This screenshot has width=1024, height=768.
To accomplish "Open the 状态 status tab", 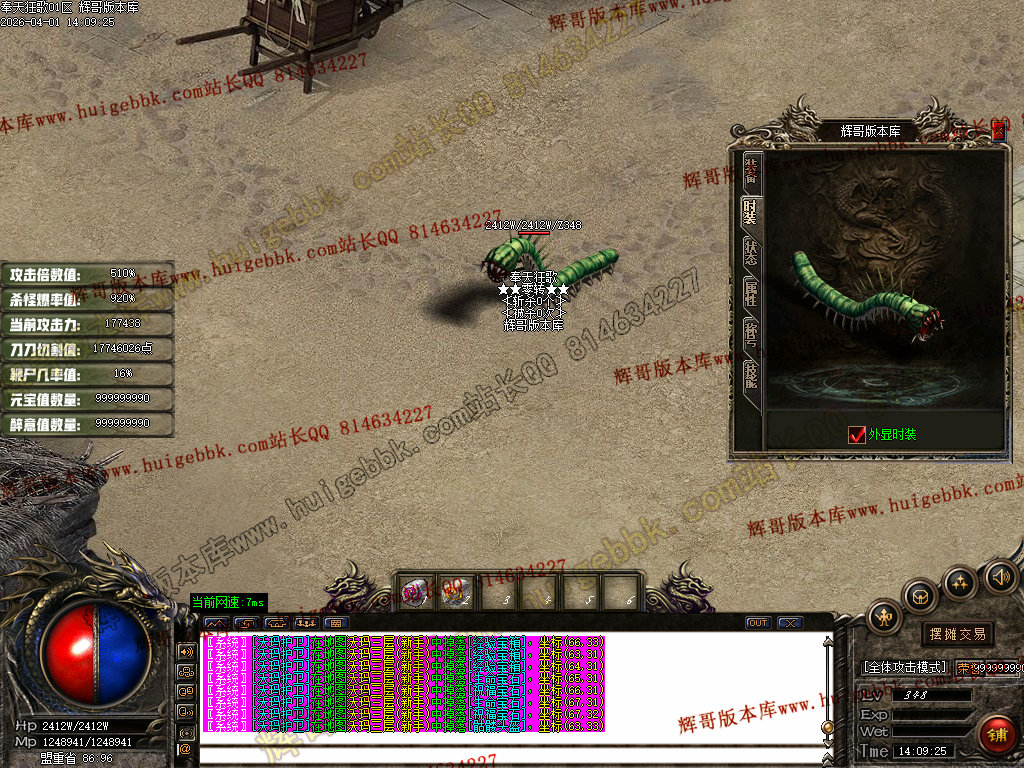I will tap(751, 253).
